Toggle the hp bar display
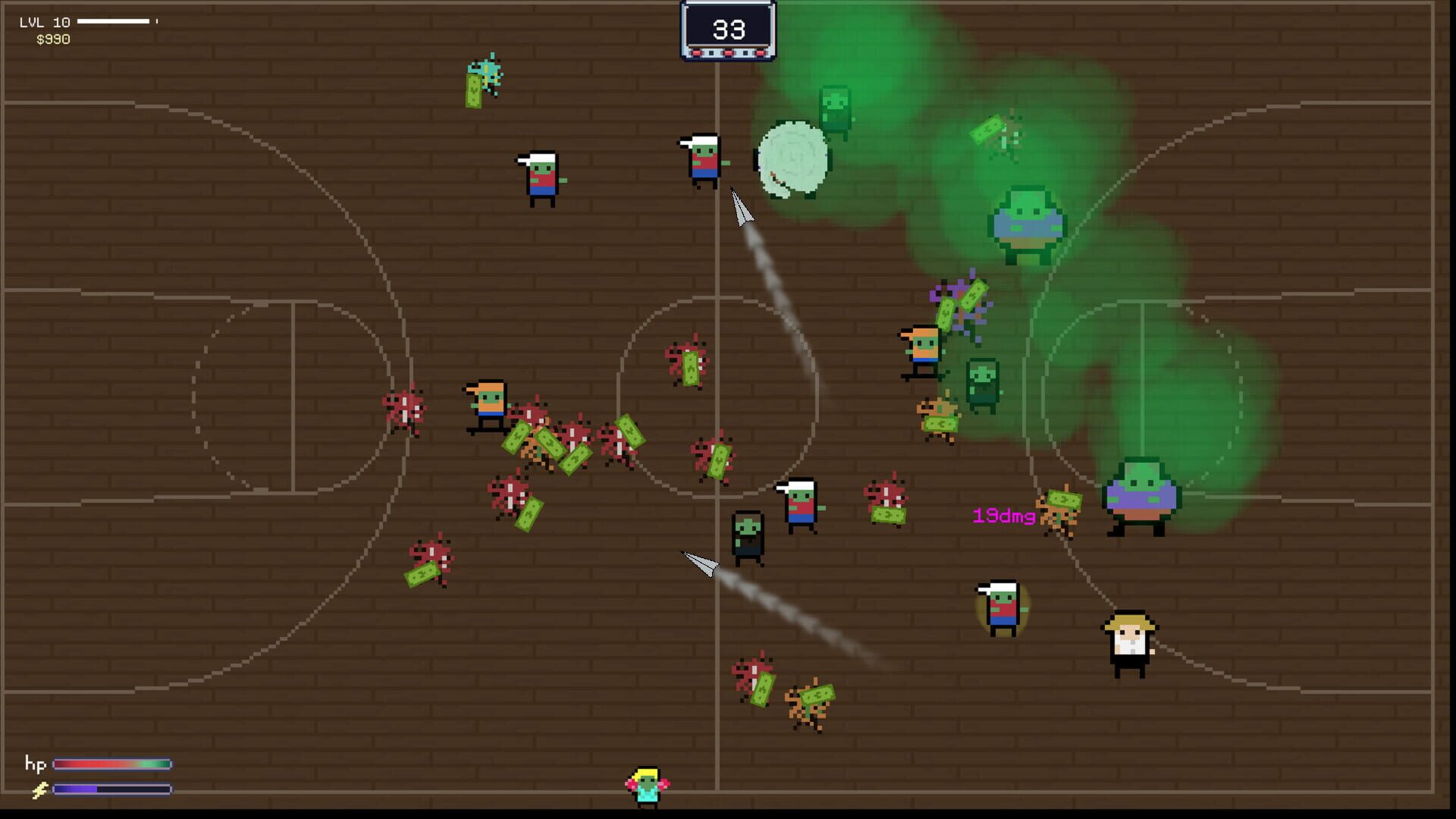The height and width of the screenshot is (819, 1456). (x=114, y=766)
